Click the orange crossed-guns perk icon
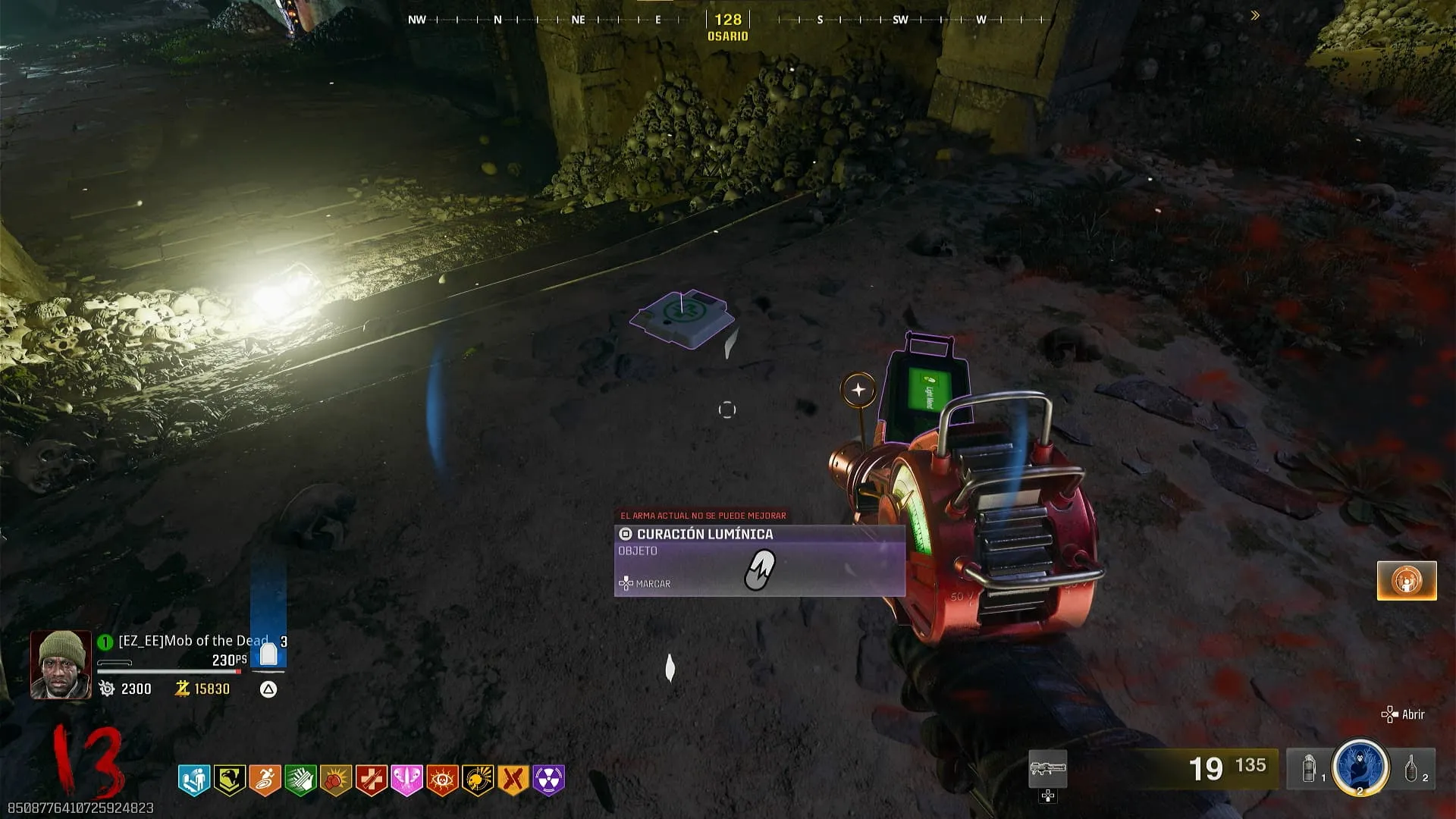Image resolution: width=1456 pixels, height=819 pixels. click(x=513, y=780)
